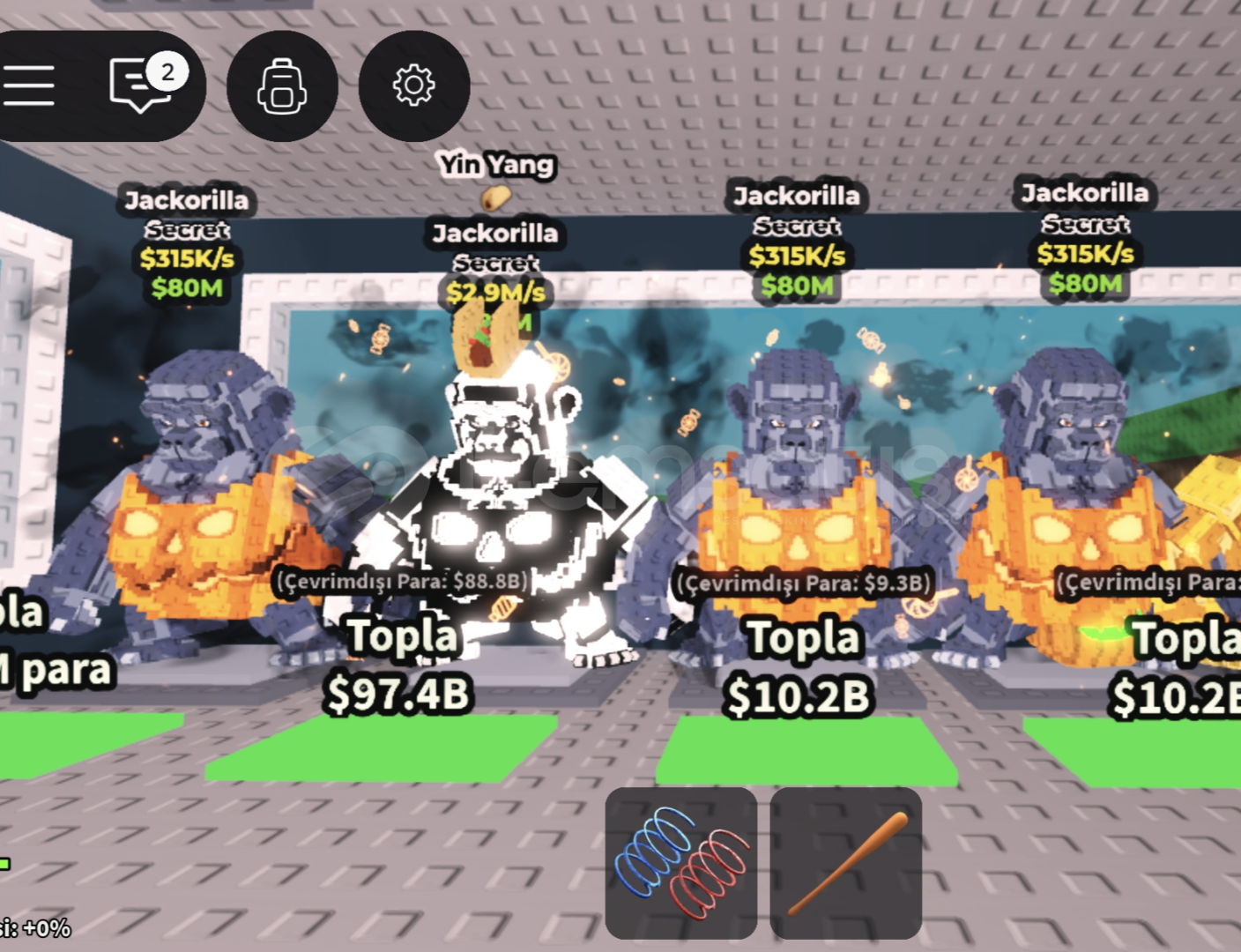Click the Yin Yang label above the glowing gorilla
The image size is (1241, 952).
pyautogui.click(x=499, y=165)
